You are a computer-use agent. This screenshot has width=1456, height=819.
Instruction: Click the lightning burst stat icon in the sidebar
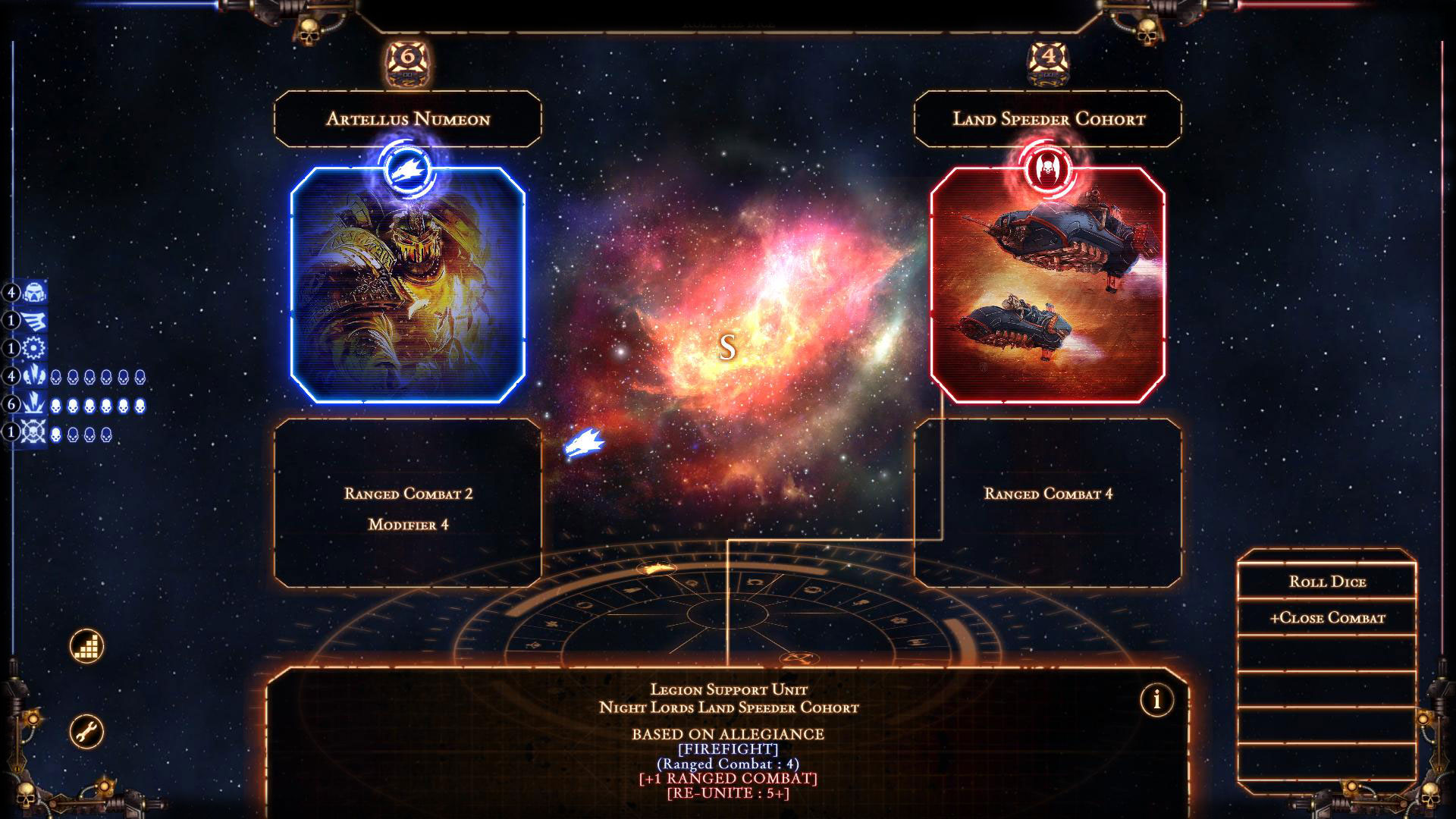pos(34,376)
